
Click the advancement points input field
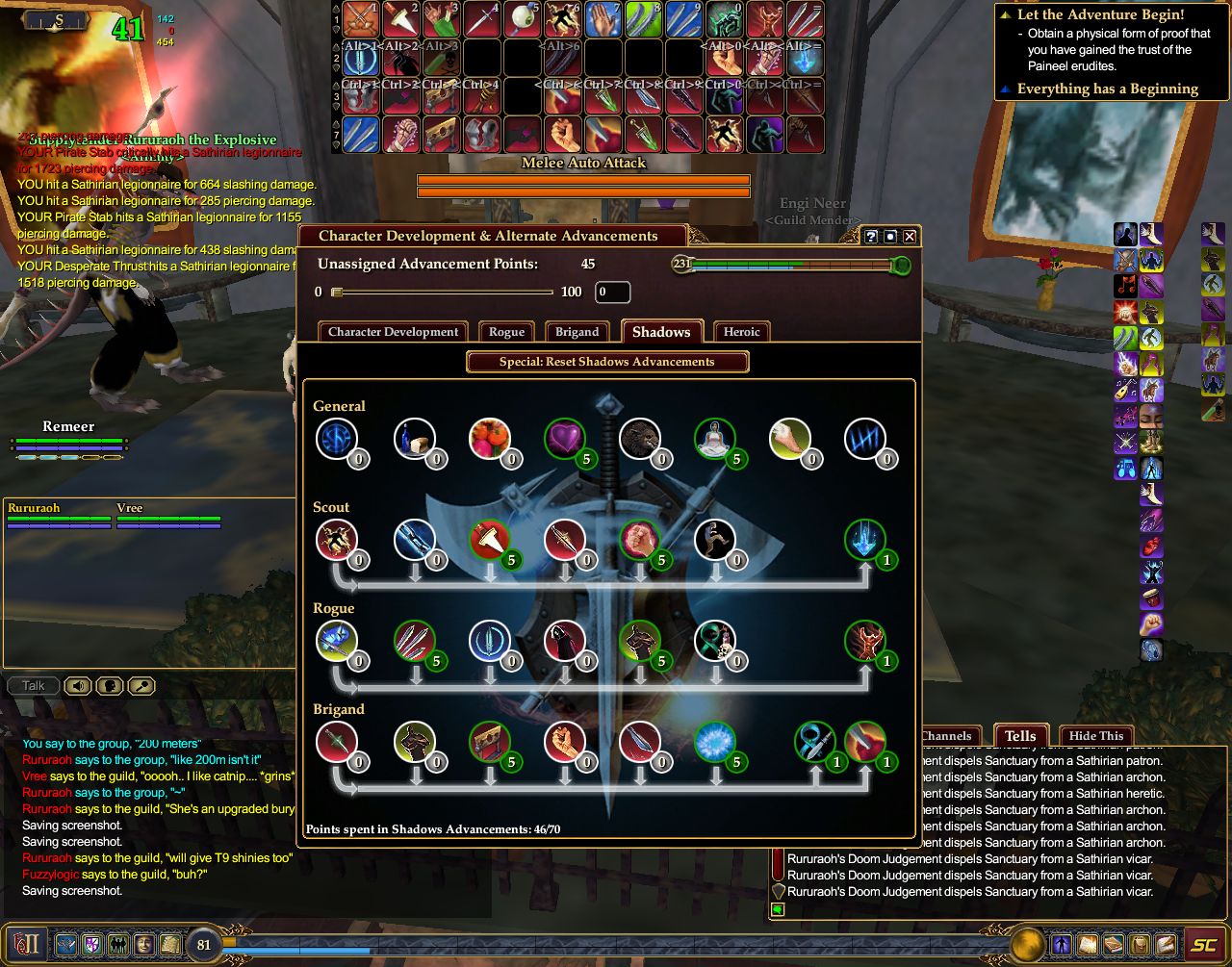click(x=612, y=292)
